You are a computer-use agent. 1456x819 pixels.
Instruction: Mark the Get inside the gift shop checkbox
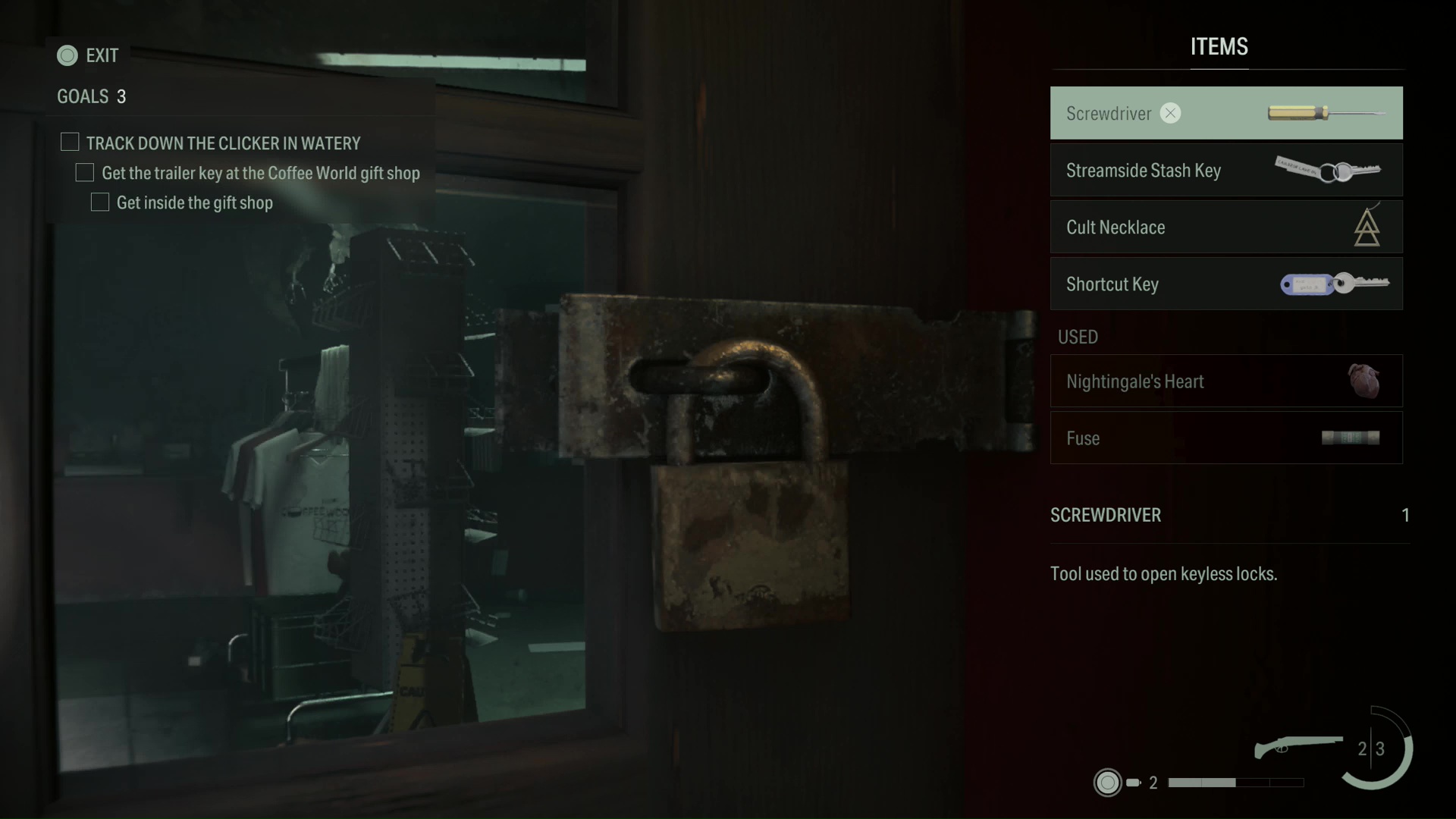click(x=100, y=202)
